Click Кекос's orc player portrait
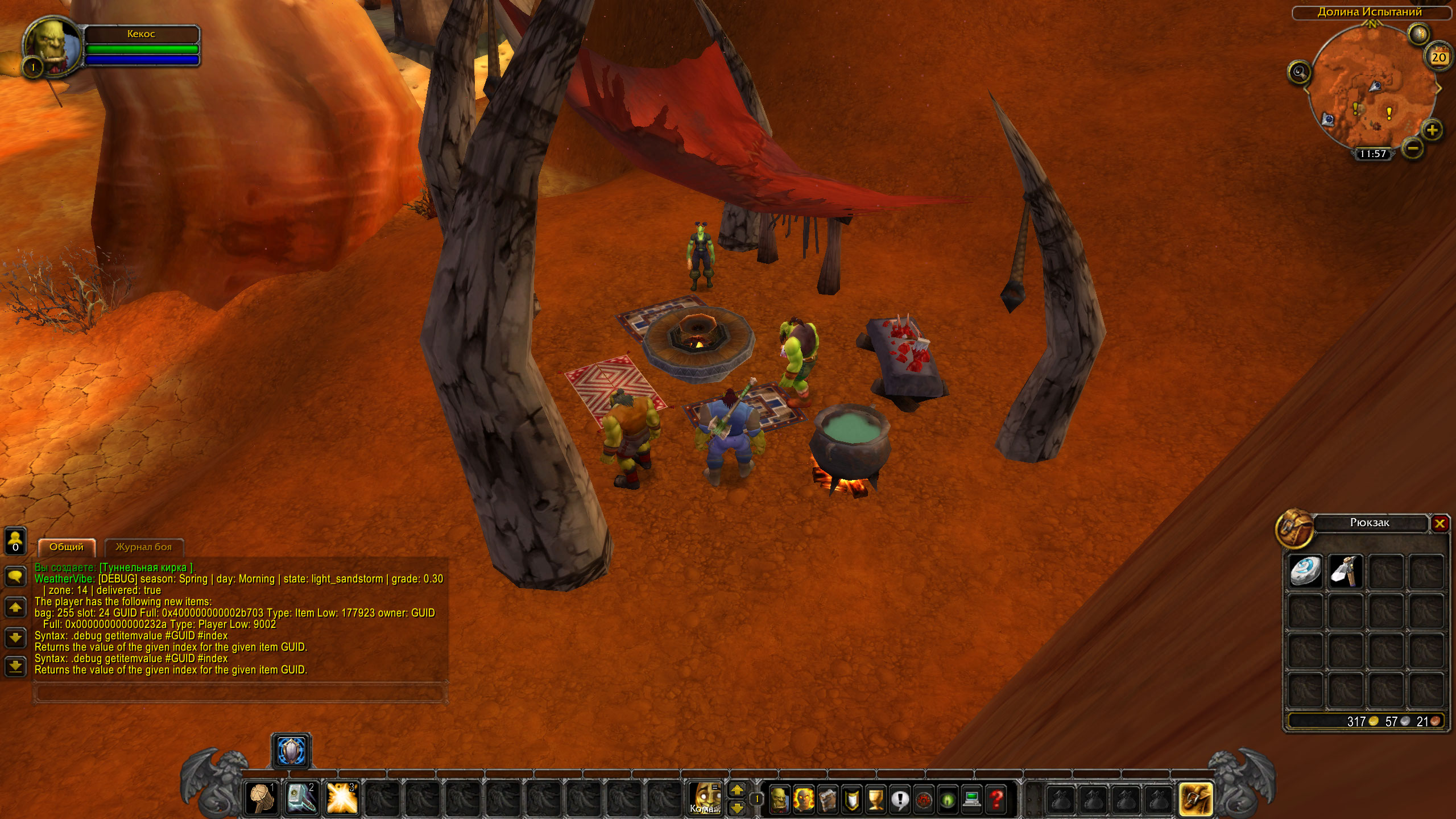Image resolution: width=1456 pixels, height=819 pixels. pyautogui.click(x=52, y=45)
